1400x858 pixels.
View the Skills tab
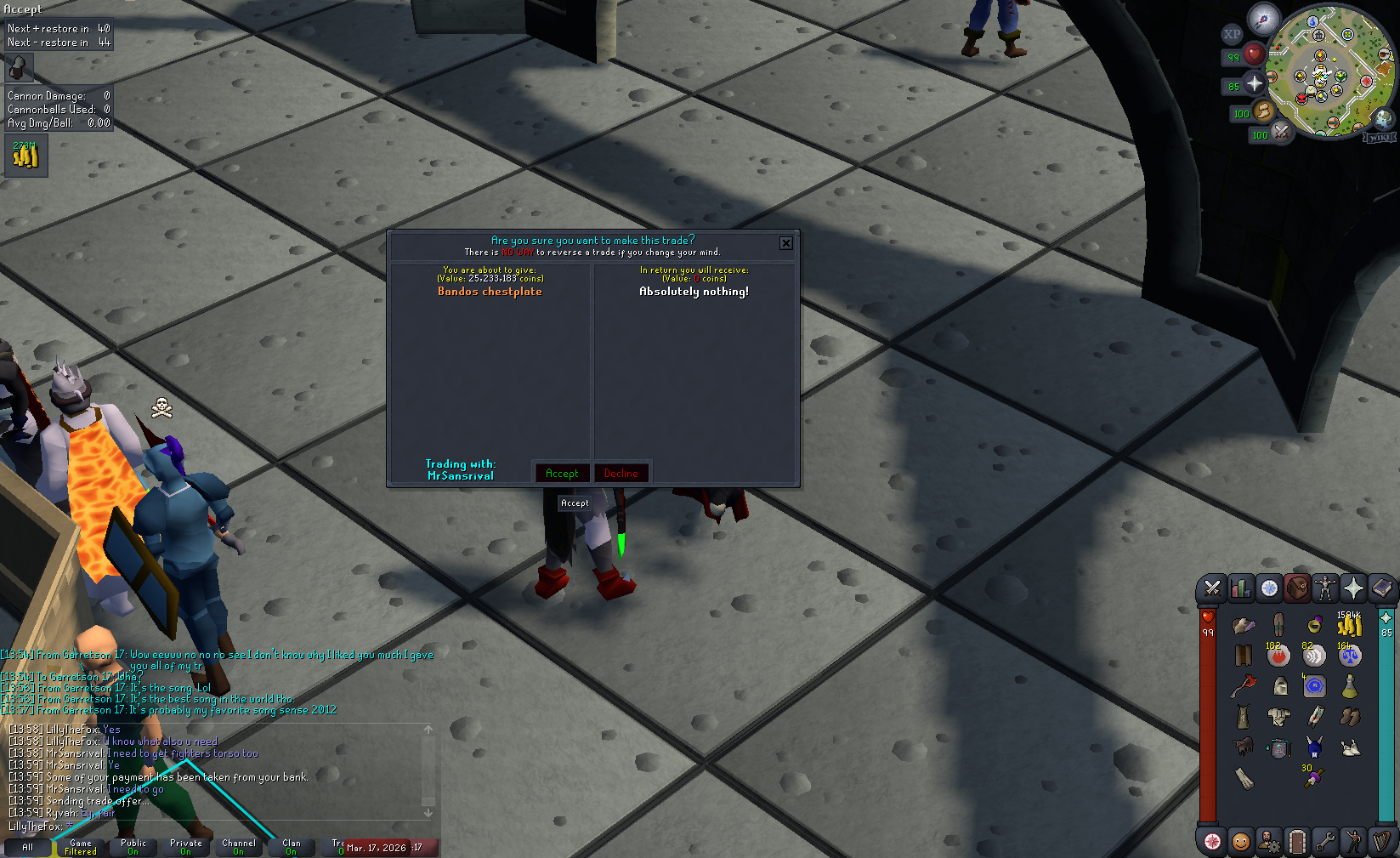pos(1240,588)
